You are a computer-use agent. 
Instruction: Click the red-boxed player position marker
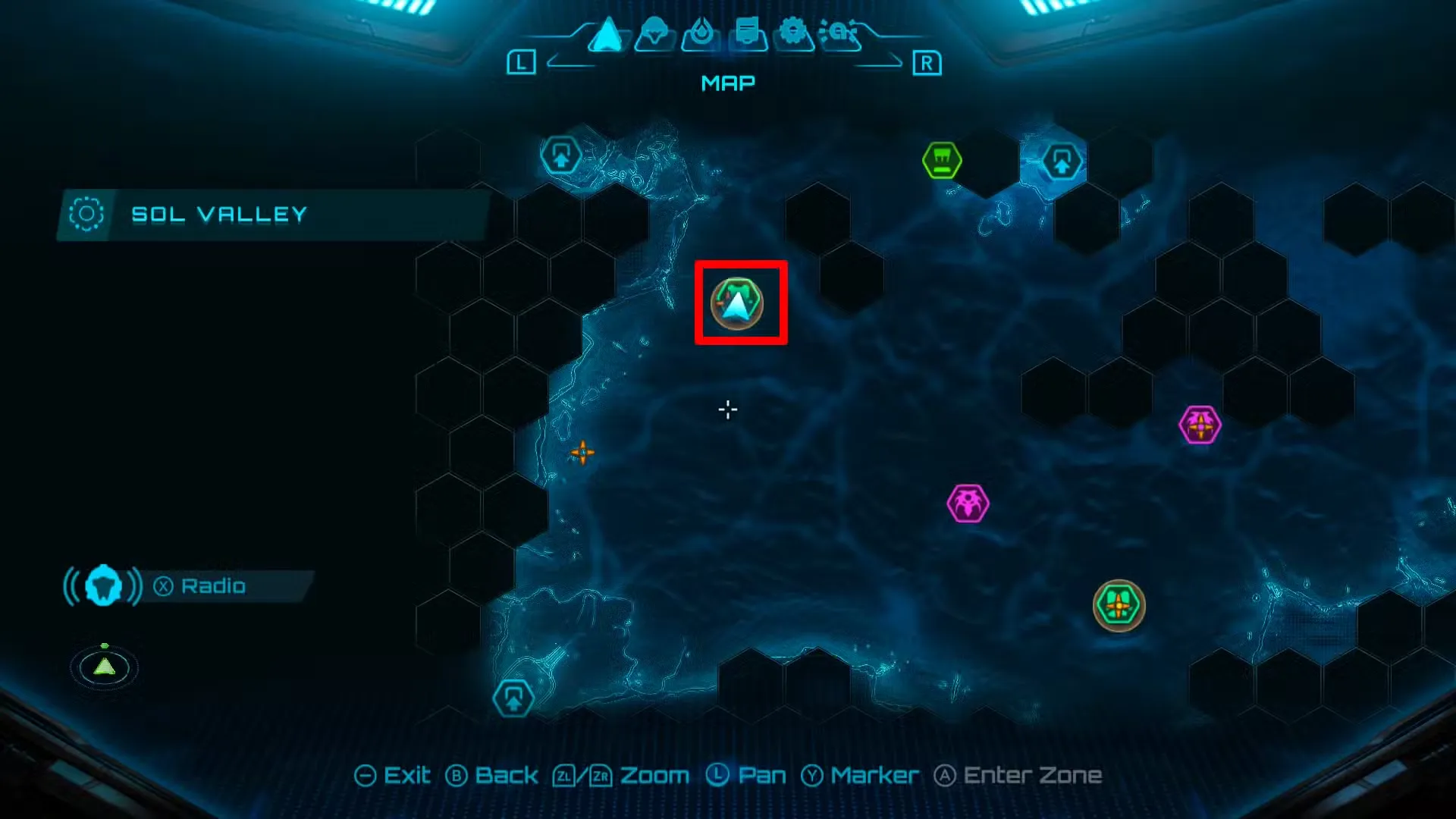(x=740, y=302)
